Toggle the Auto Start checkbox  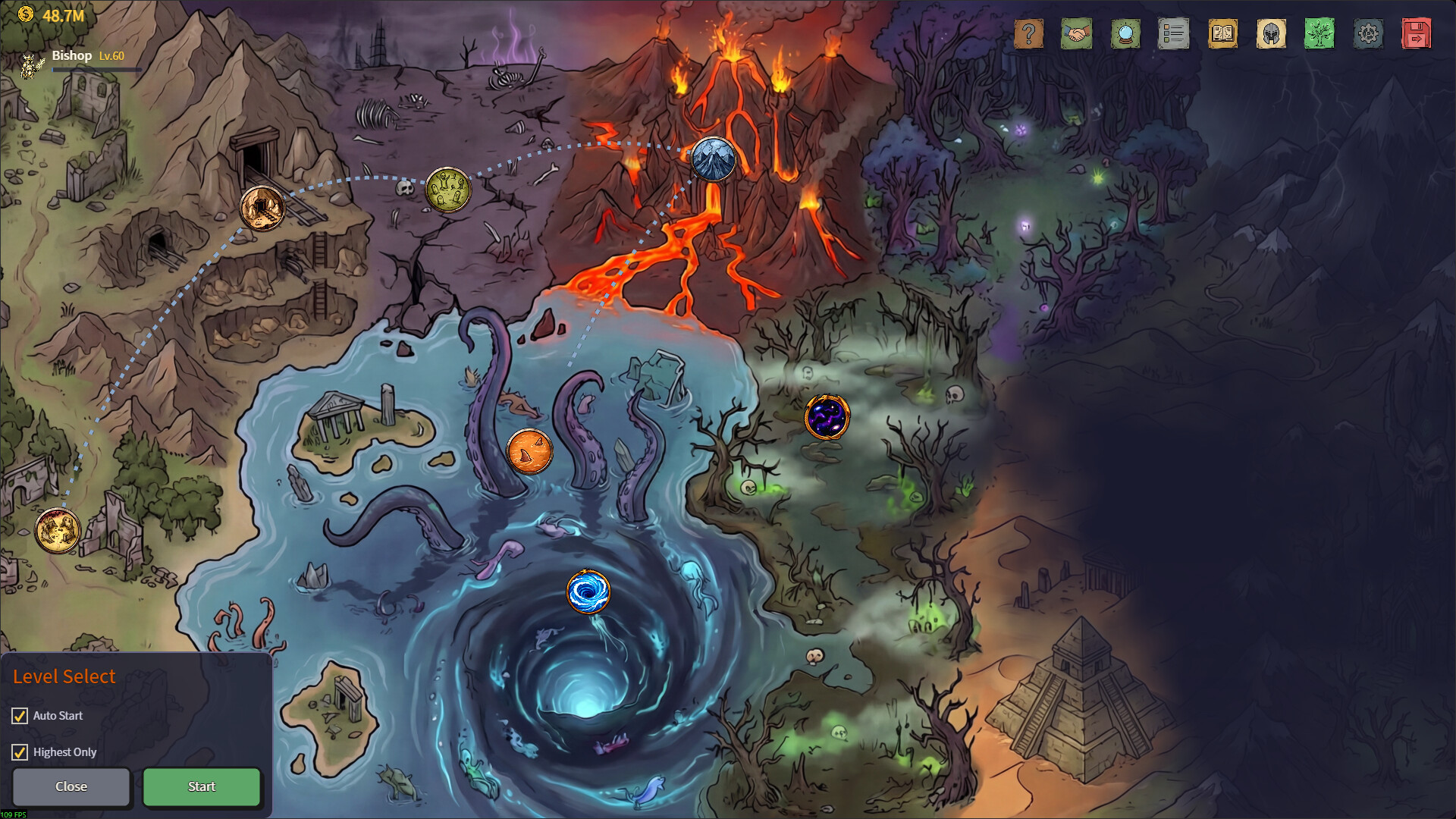19,715
